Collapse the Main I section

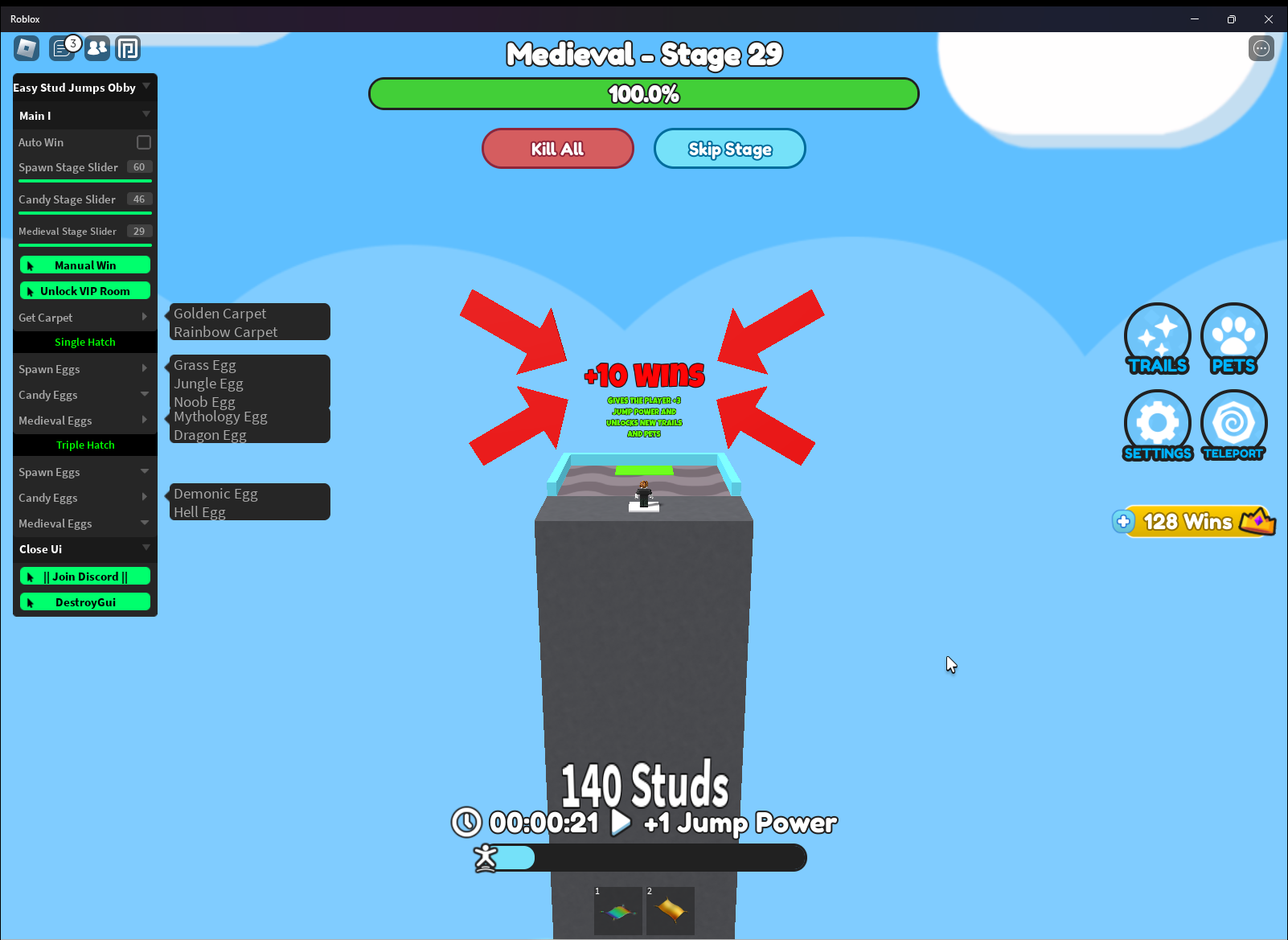click(x=84, y=115)
